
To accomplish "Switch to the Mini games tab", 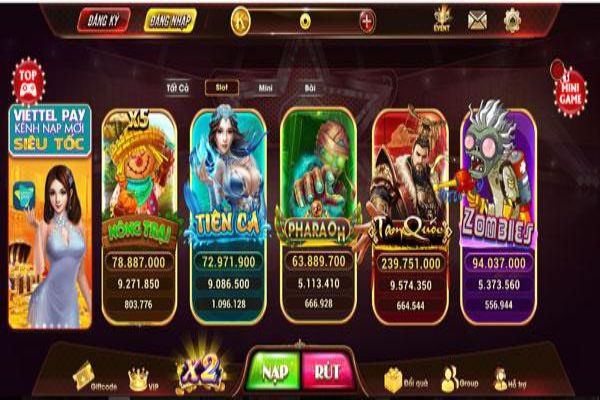I will coord(266,88).
